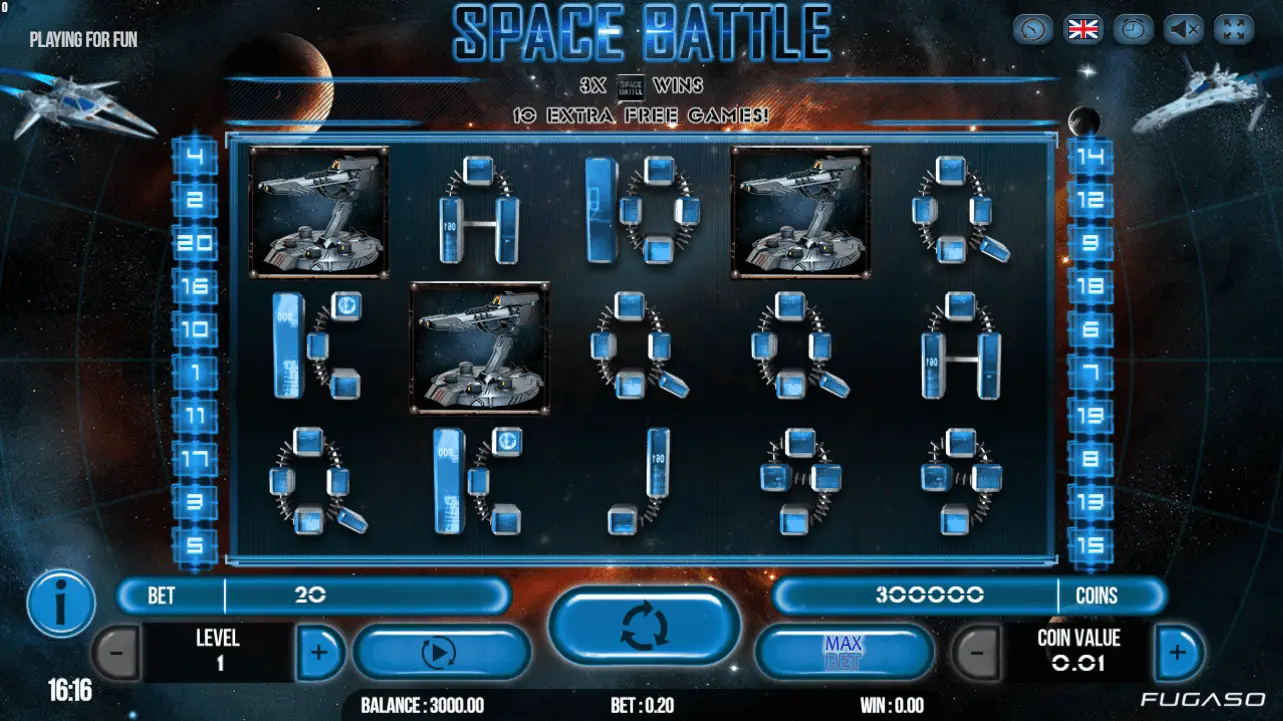Decrease the bet level with minus

click(x=117, y=653)
